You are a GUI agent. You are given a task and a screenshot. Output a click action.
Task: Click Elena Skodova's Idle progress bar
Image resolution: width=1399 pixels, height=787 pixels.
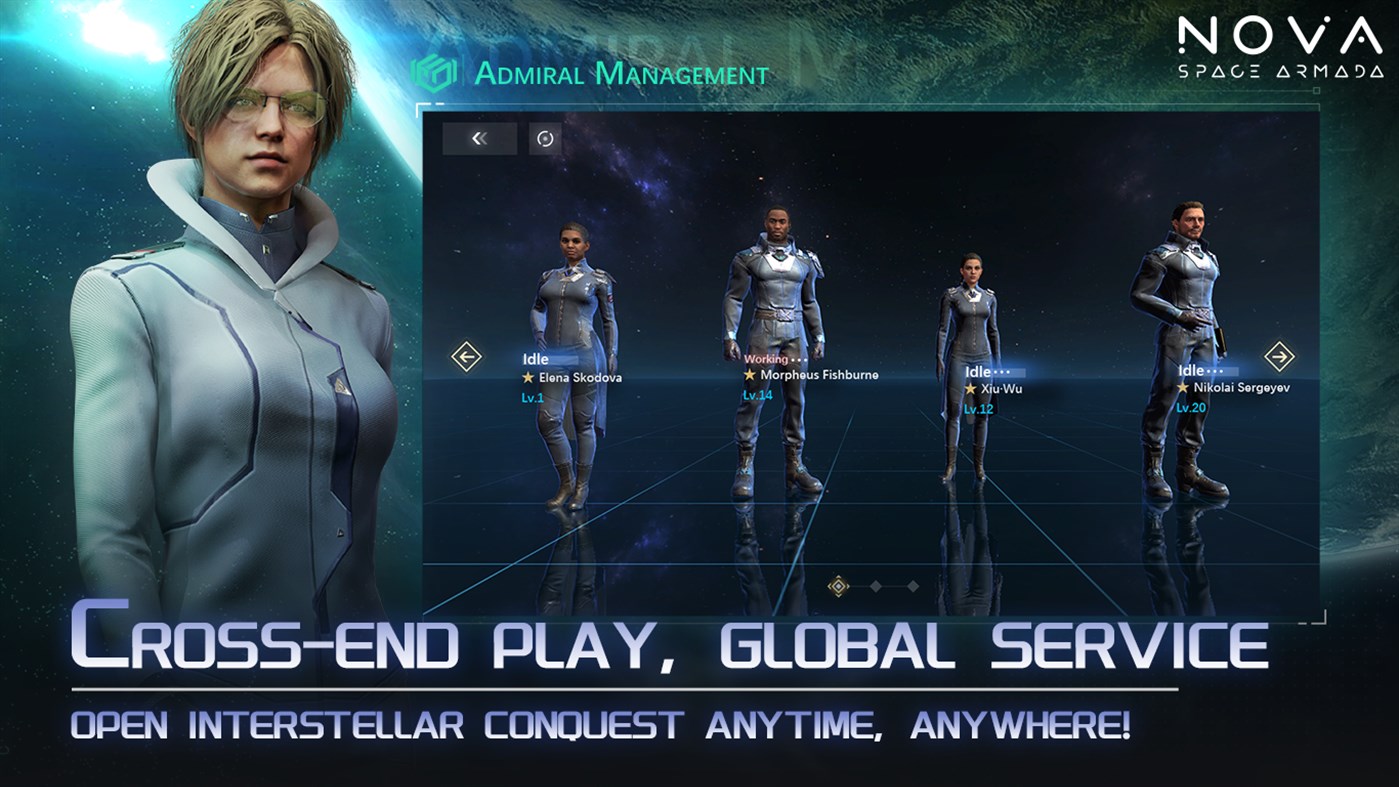coord(560,359)
